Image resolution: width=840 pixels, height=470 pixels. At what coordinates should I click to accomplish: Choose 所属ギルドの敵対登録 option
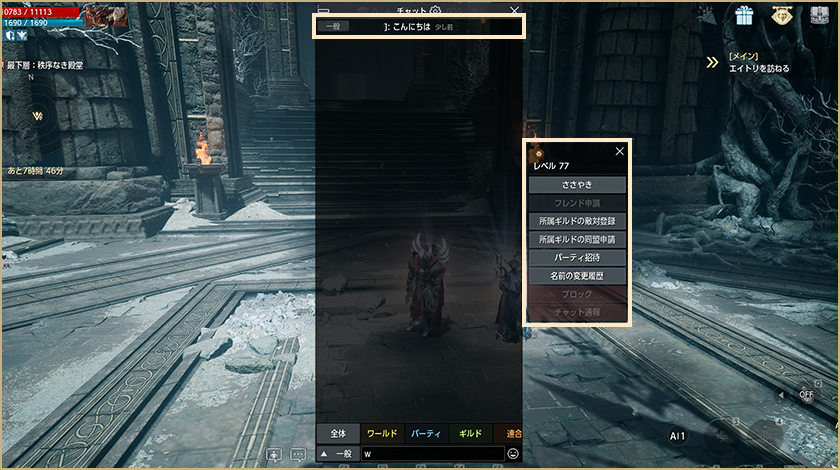[x=577, y=221]
